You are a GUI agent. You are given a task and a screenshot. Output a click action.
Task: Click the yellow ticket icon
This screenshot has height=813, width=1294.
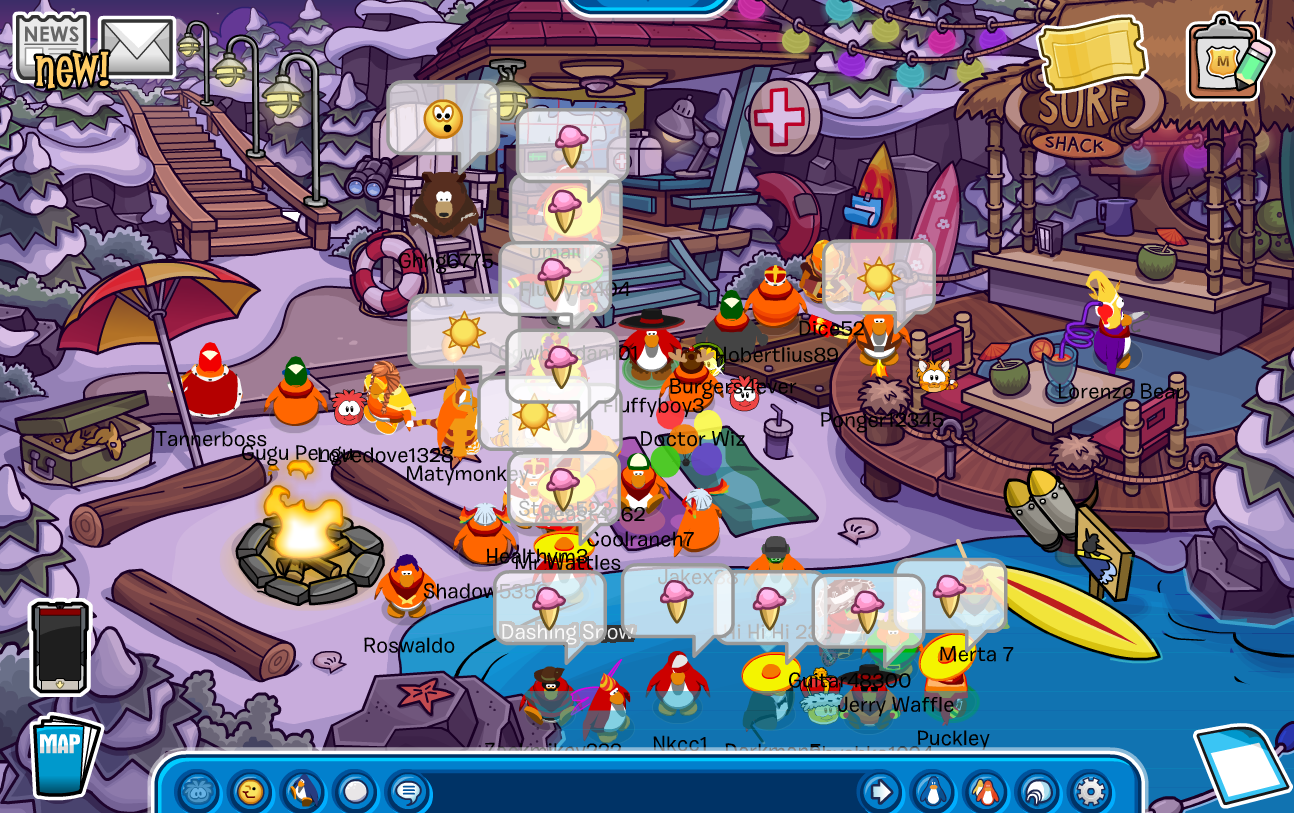click(x=1091, y=53)
